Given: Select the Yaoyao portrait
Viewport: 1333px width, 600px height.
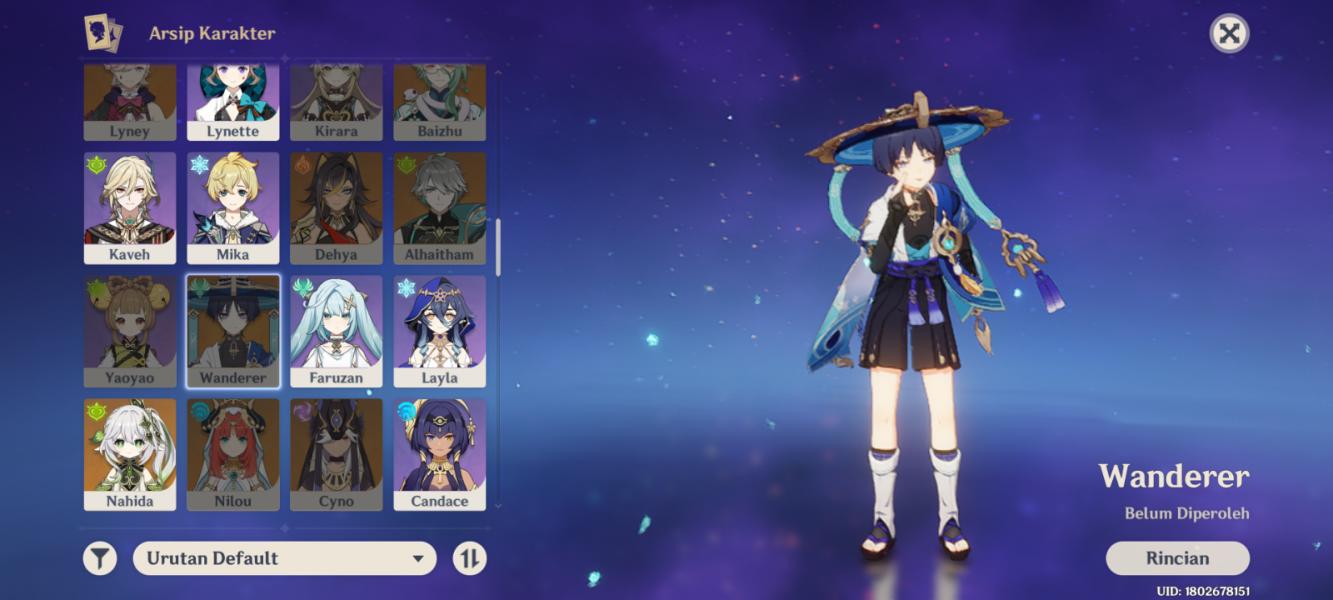Looking at the screenshot, I should [x=130, y=332].
